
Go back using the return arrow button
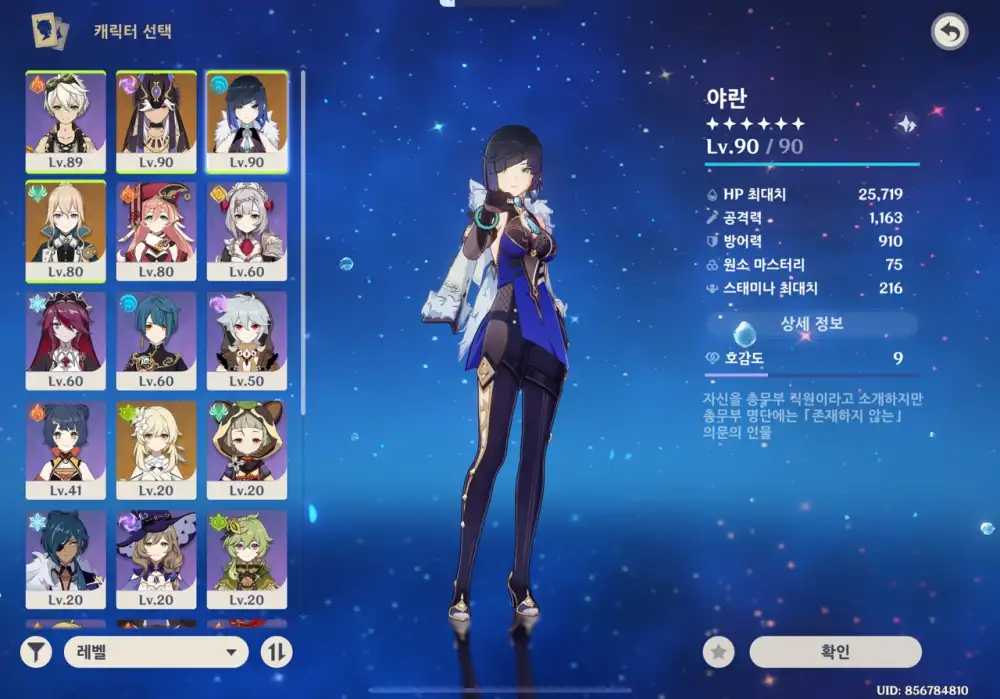(x=949, y=33)
